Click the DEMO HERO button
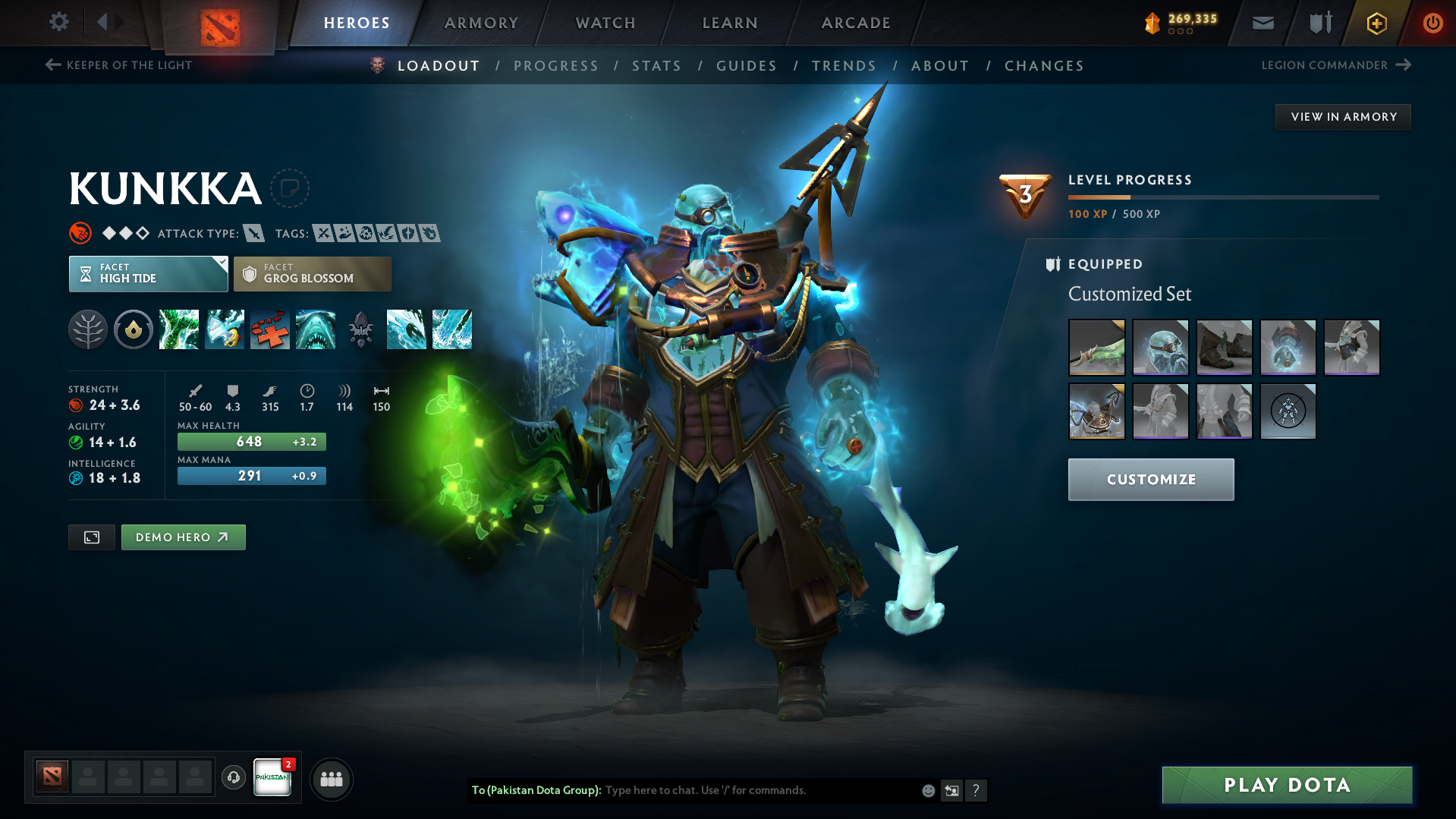This screenshot has width=1456, height=819. 183,537
